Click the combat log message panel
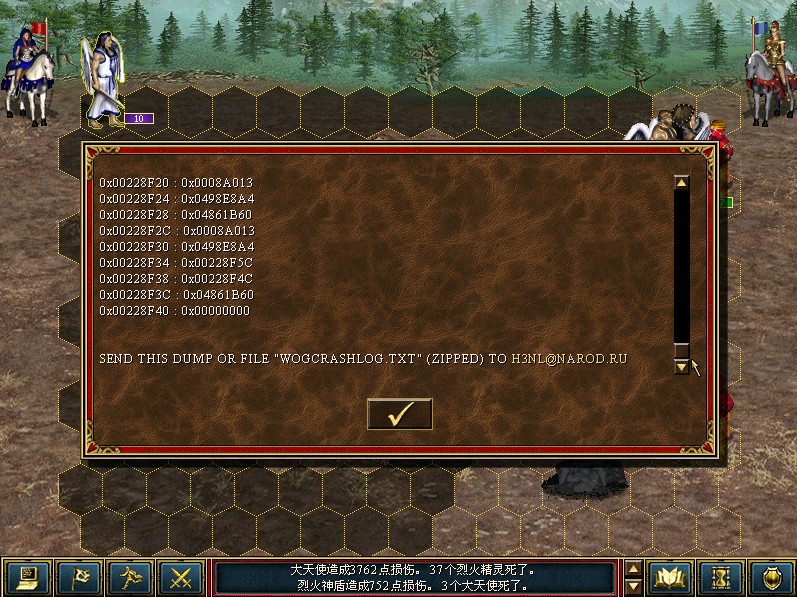Viewport: 797px width, 597px height. click(415, 577)
